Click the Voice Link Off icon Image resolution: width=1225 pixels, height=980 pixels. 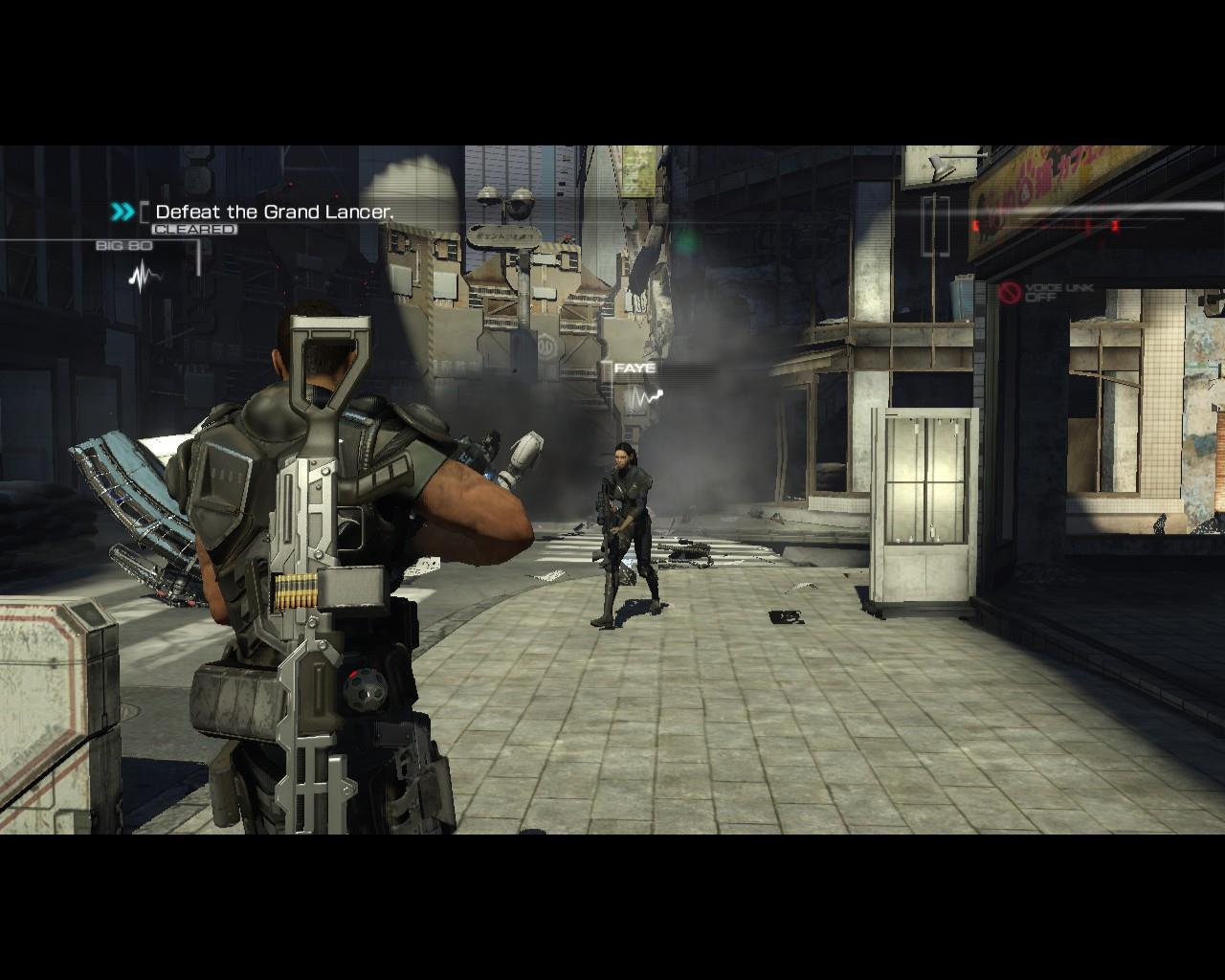tap(1010, 293)
